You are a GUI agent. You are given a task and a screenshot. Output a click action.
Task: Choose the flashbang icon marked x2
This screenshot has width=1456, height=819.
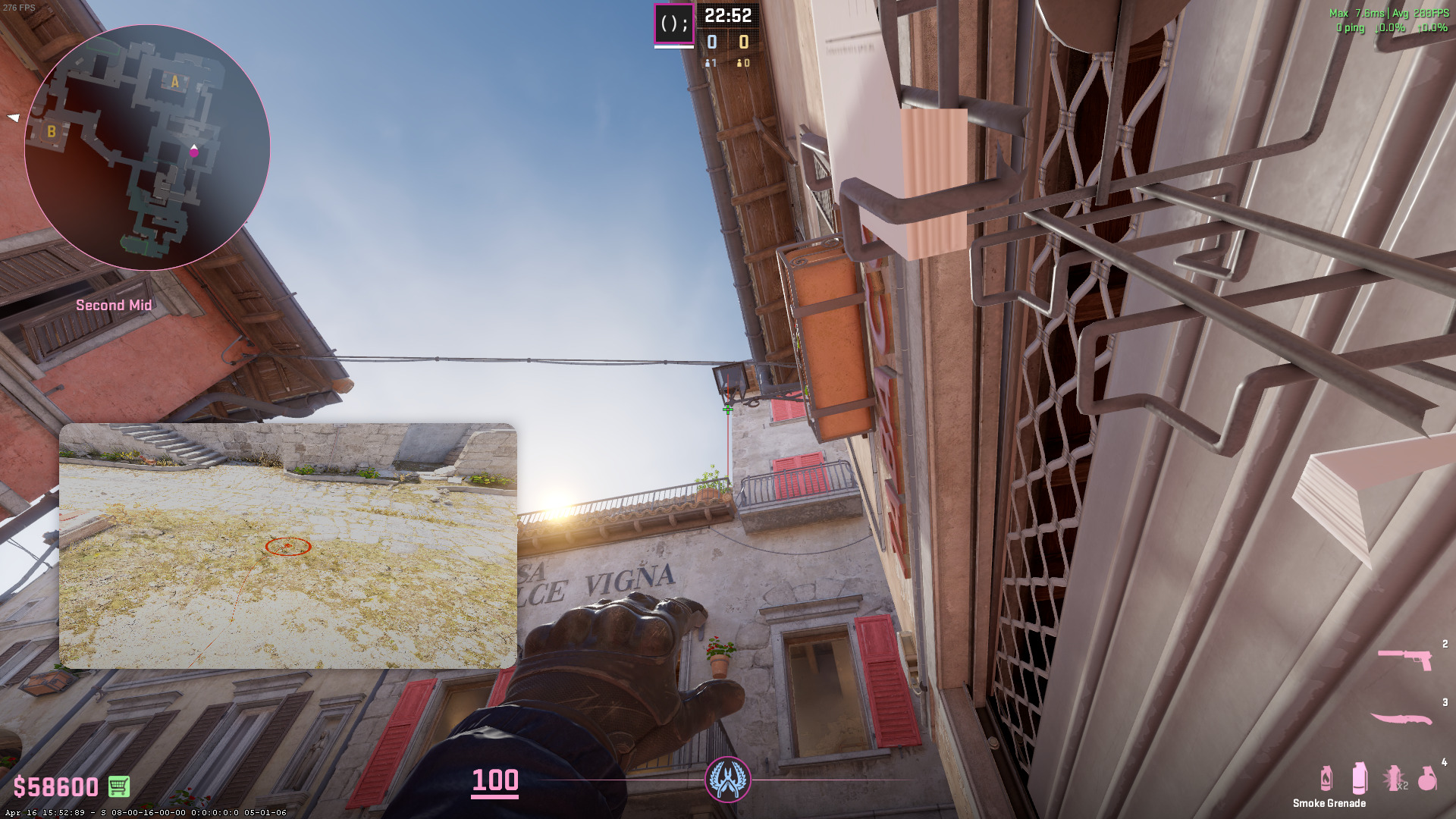click(x=1394, y=778)
